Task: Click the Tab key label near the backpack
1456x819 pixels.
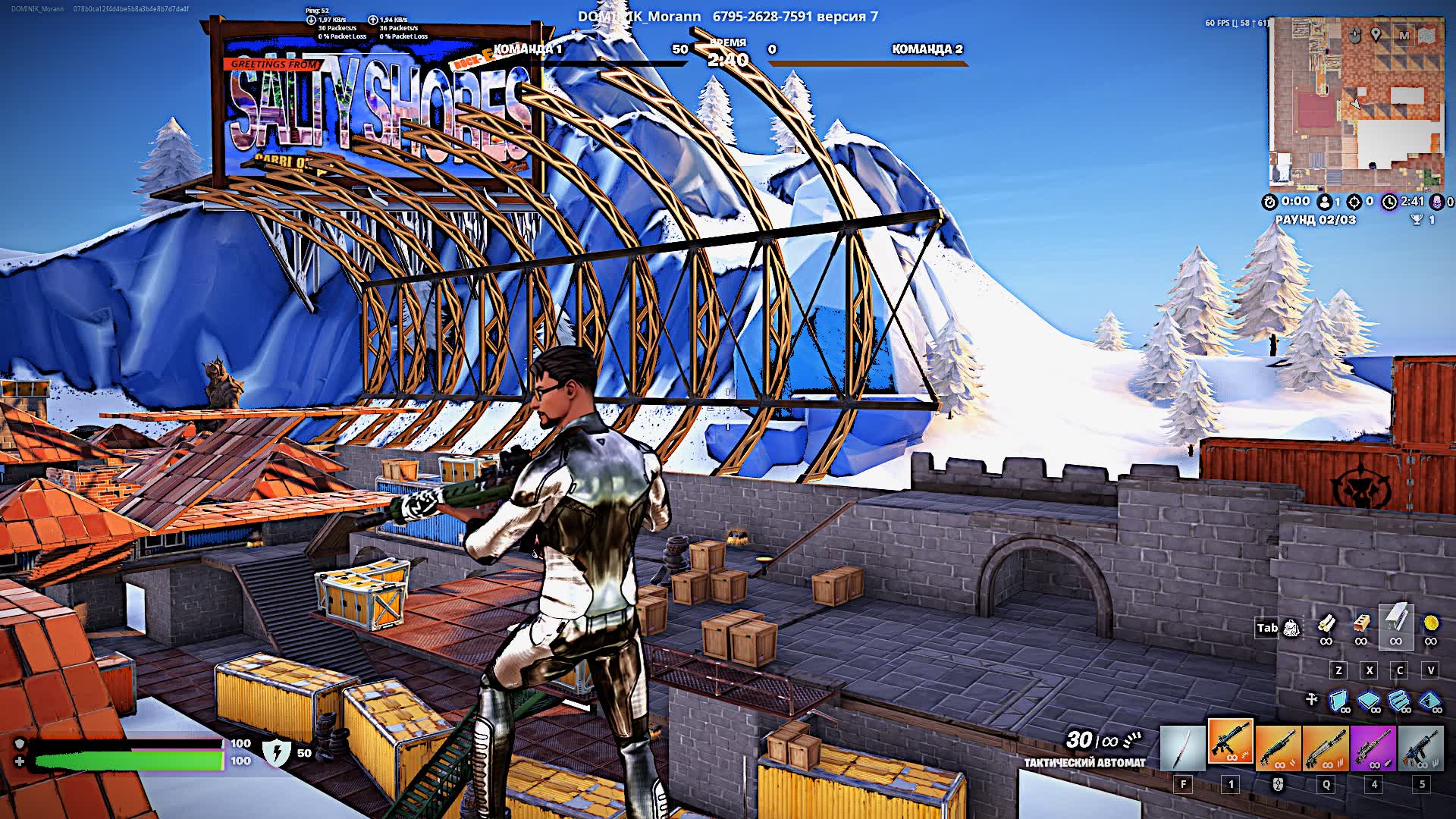Action: click(1267, 627)
